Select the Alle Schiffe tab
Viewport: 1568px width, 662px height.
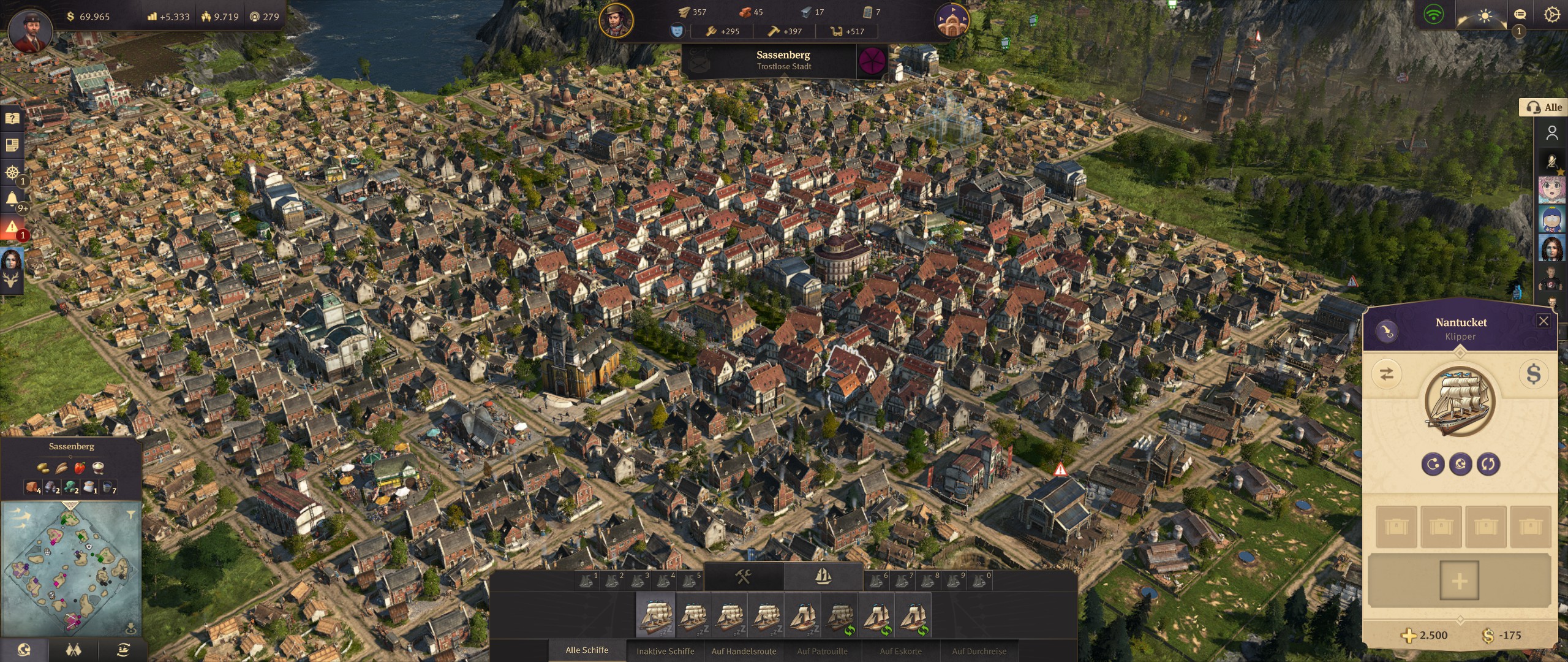coord(587,650)
